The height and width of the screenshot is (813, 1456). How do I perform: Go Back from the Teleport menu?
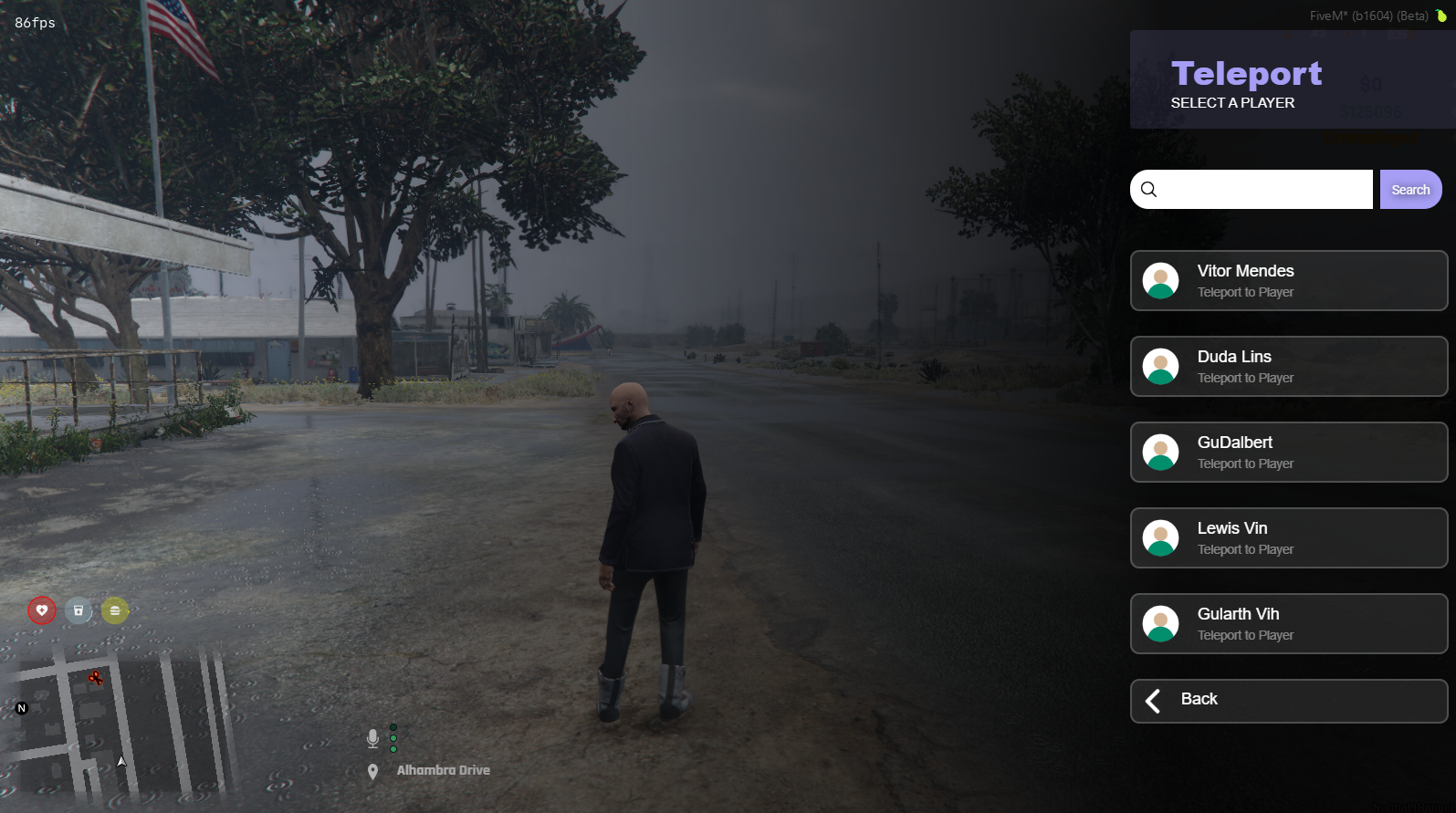point(1288,701)
